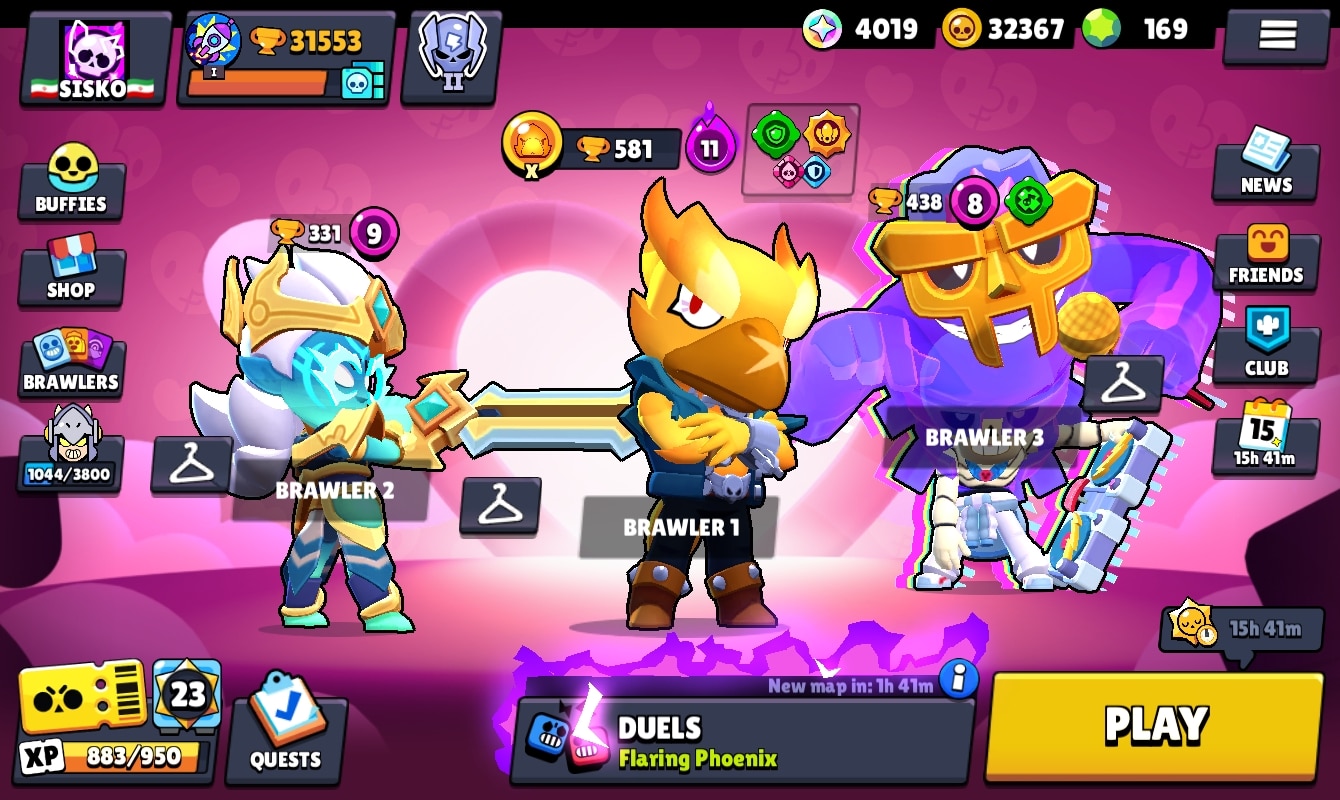Change the skin for Brawler 3
Image resolution: width=1340 pixels, height=800 pixels.
[1122, 383]
